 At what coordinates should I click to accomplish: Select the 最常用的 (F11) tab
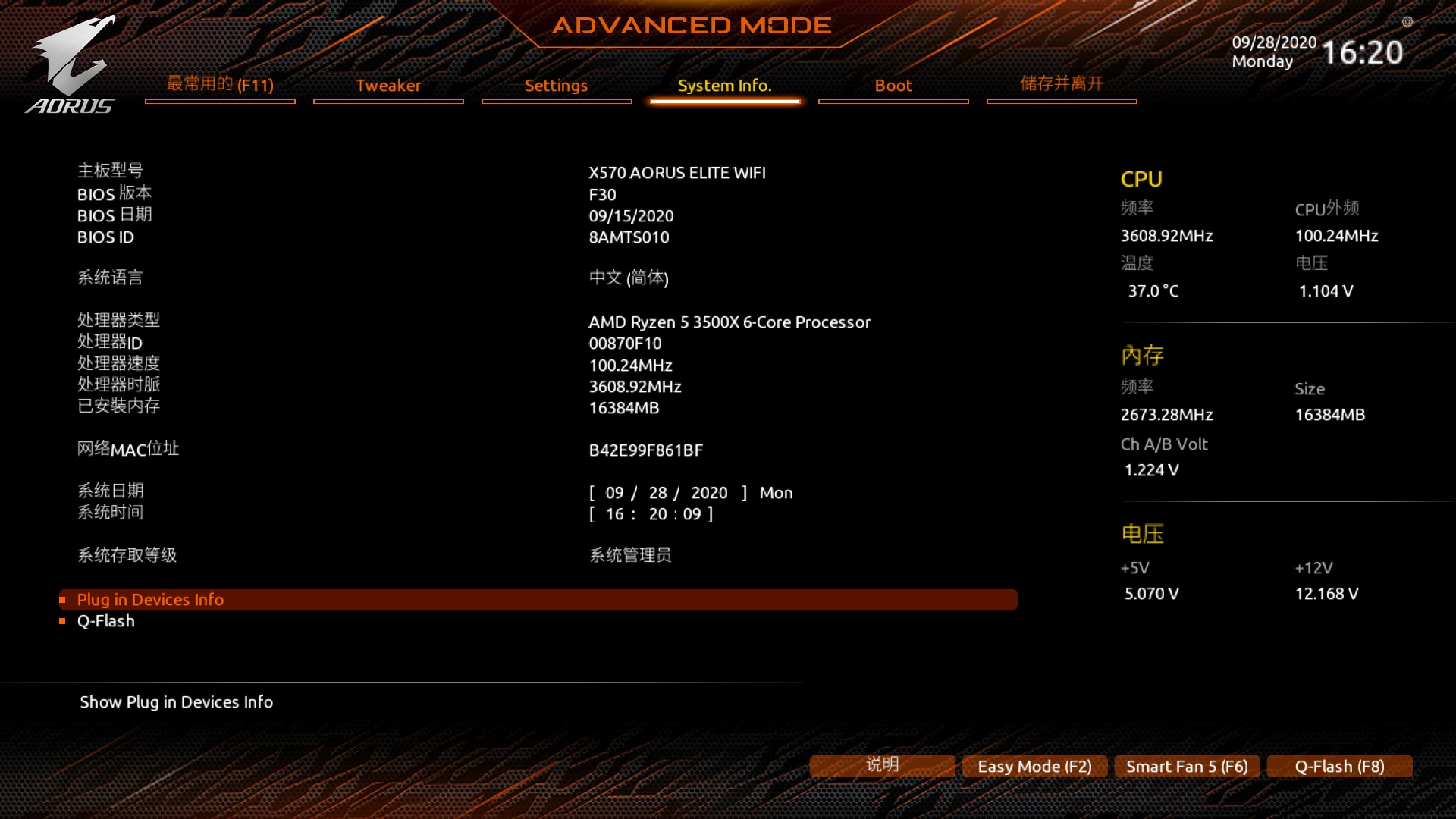pos(219,86)
